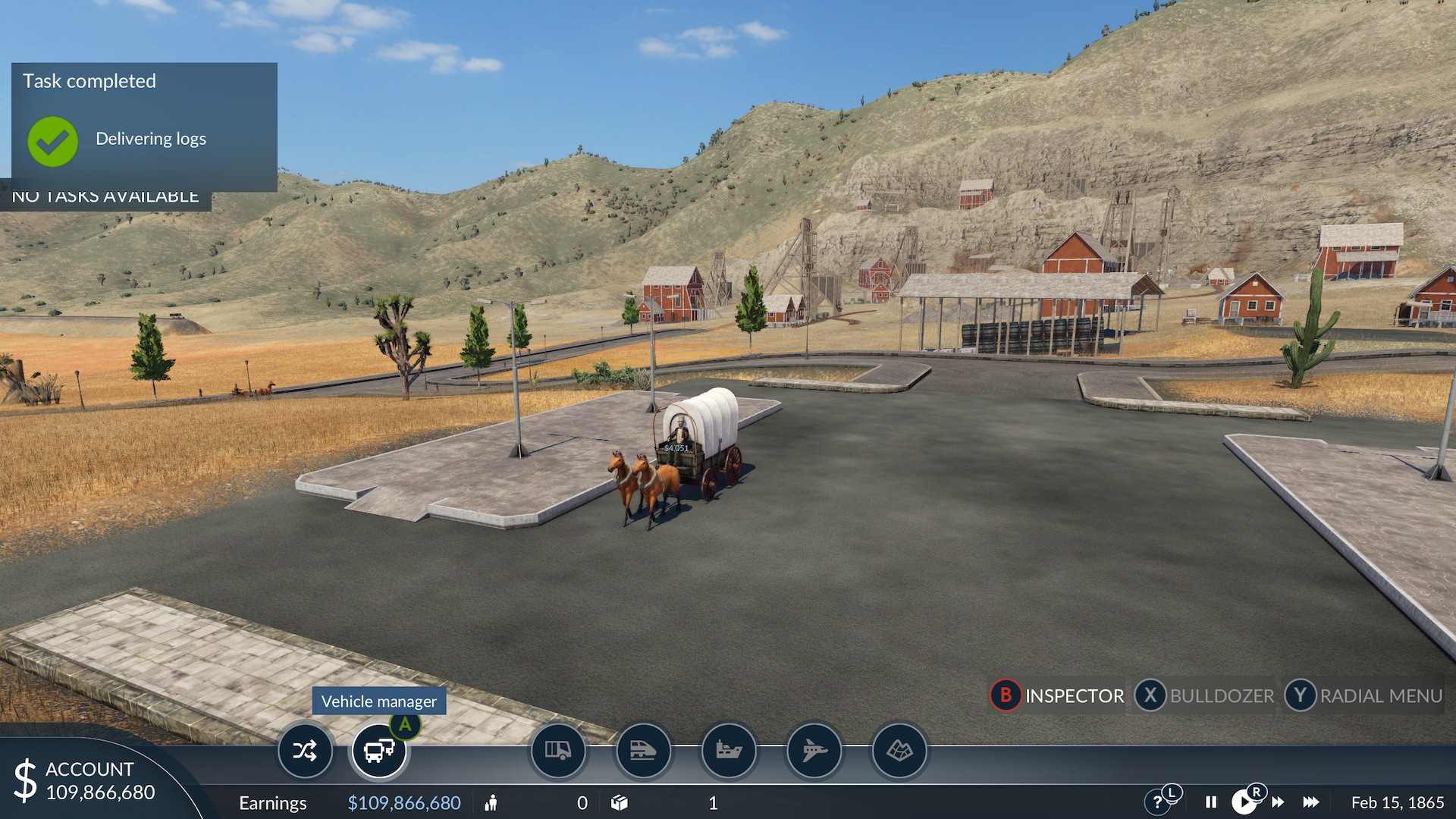1456x819 pixels.
Task: Open the terrain map tools button
Action: pos(899,751)
